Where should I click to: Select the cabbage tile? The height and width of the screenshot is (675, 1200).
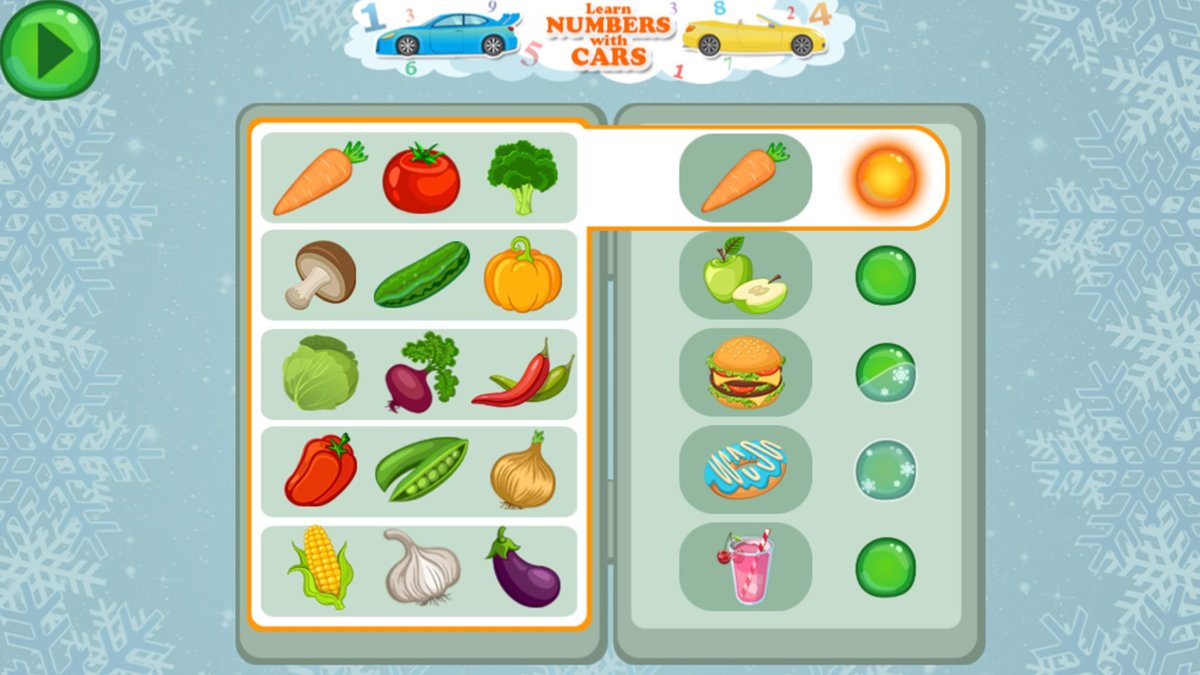pos(320,373)
